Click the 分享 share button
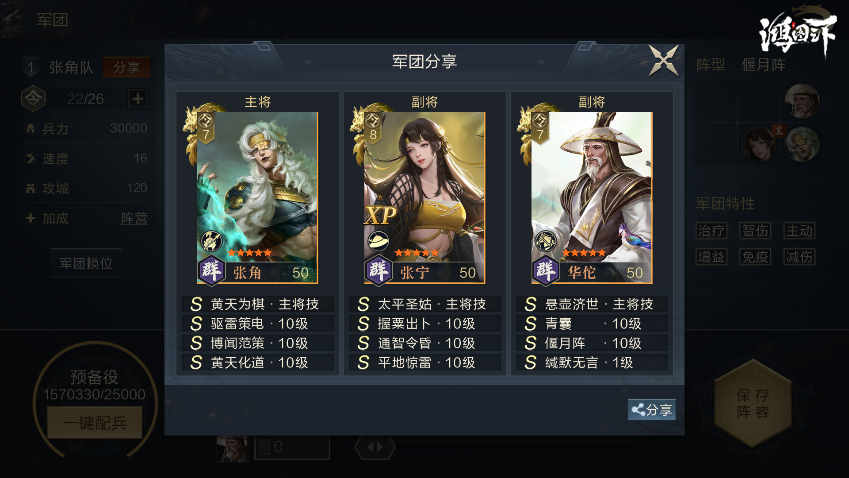The width and height of the screenshot is (849, 478). [x=651, y=410]
